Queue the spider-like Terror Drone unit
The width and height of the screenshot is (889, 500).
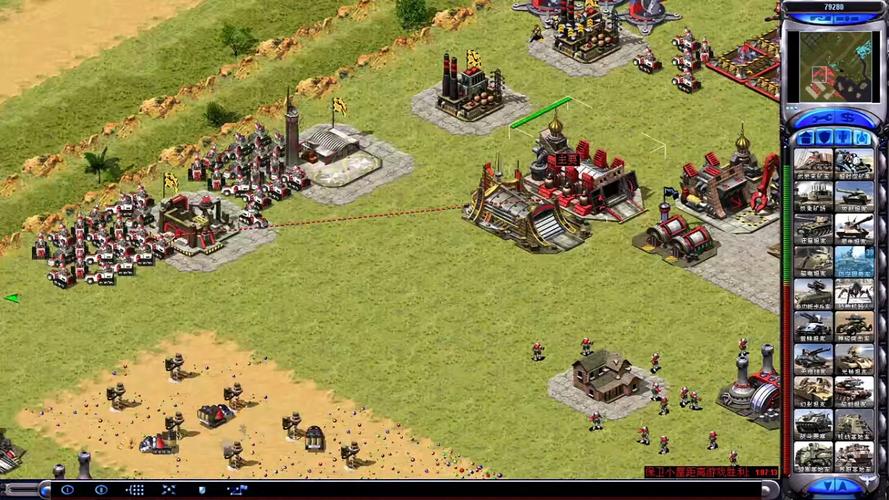[853, 293]
